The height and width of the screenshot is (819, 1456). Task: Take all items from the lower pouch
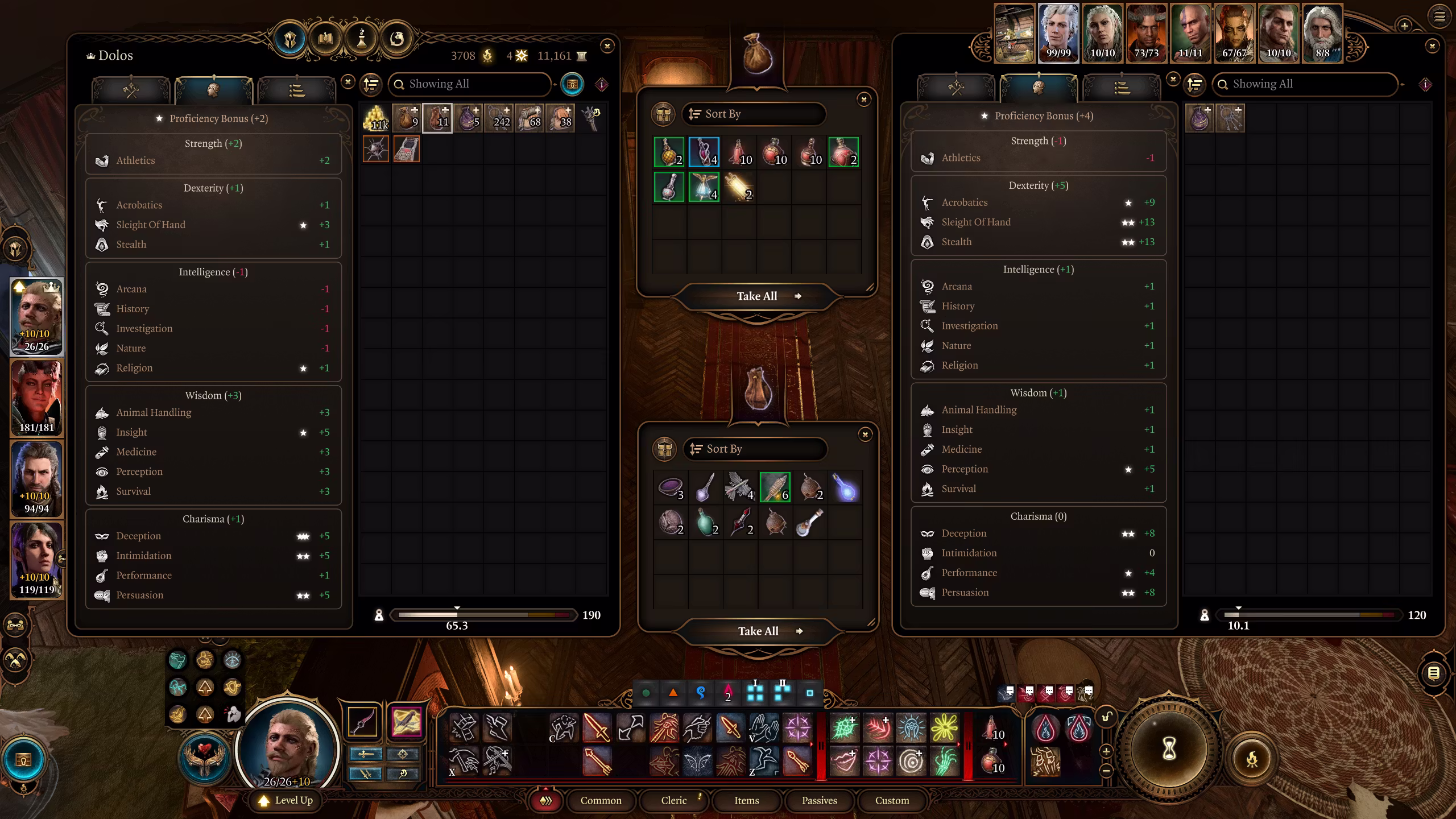click(x=758, y=631)
